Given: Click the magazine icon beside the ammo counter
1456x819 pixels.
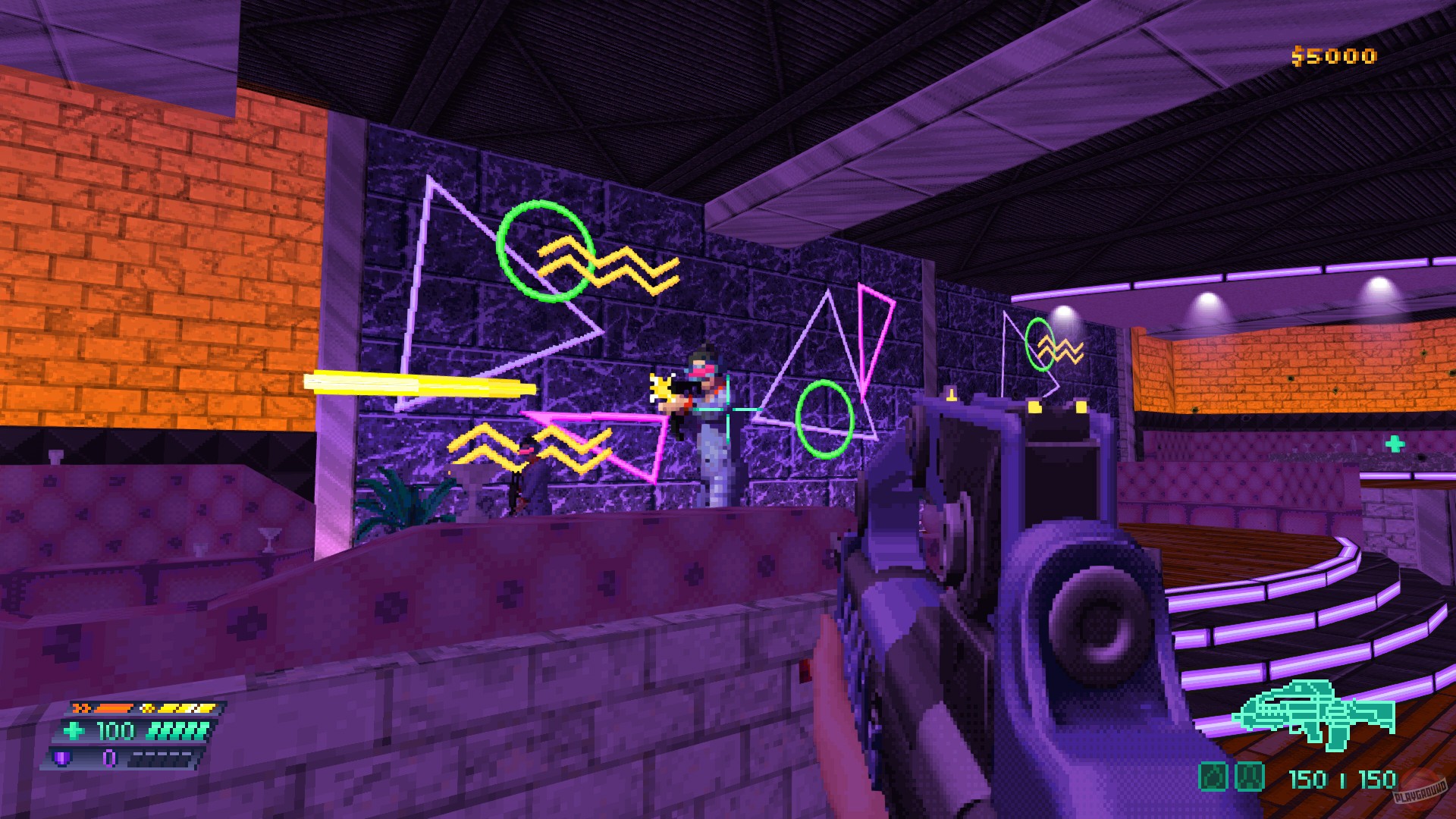Looking at the screenshot, I should point(1248,776).
